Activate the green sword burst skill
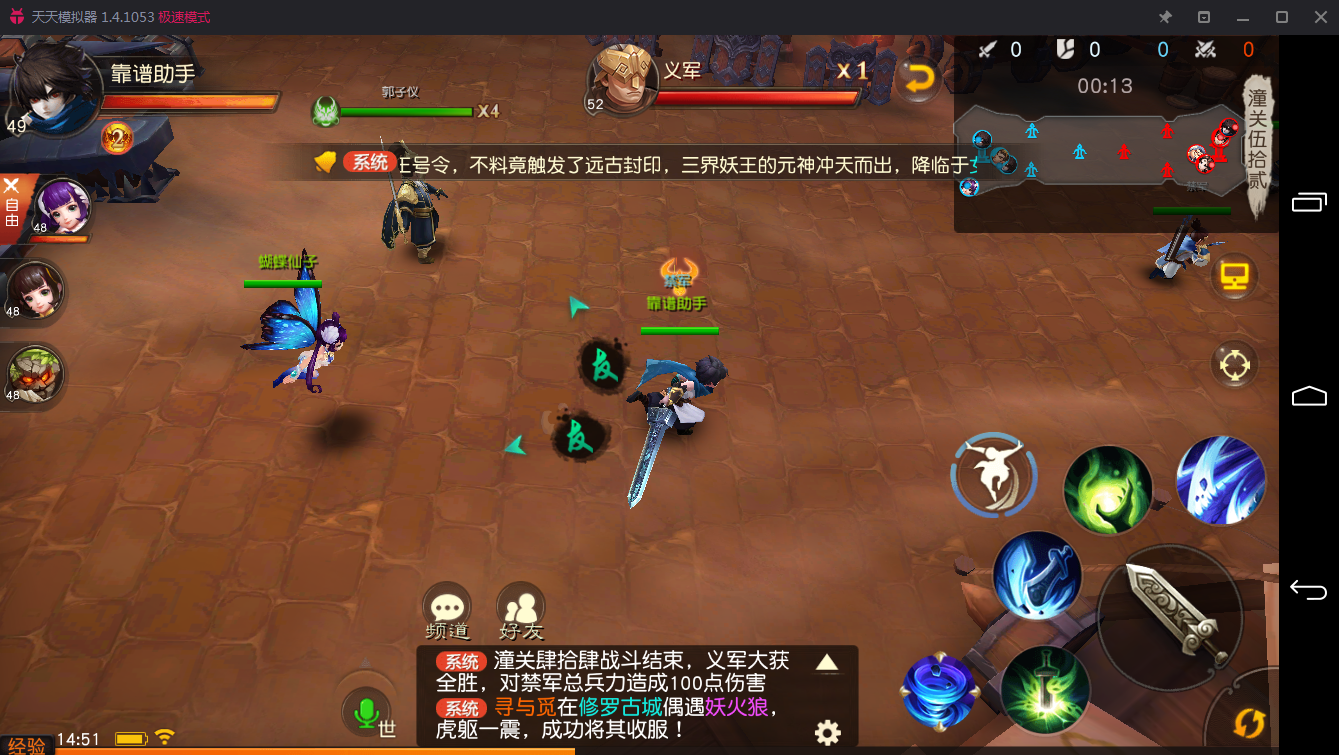 point(1044,690)
